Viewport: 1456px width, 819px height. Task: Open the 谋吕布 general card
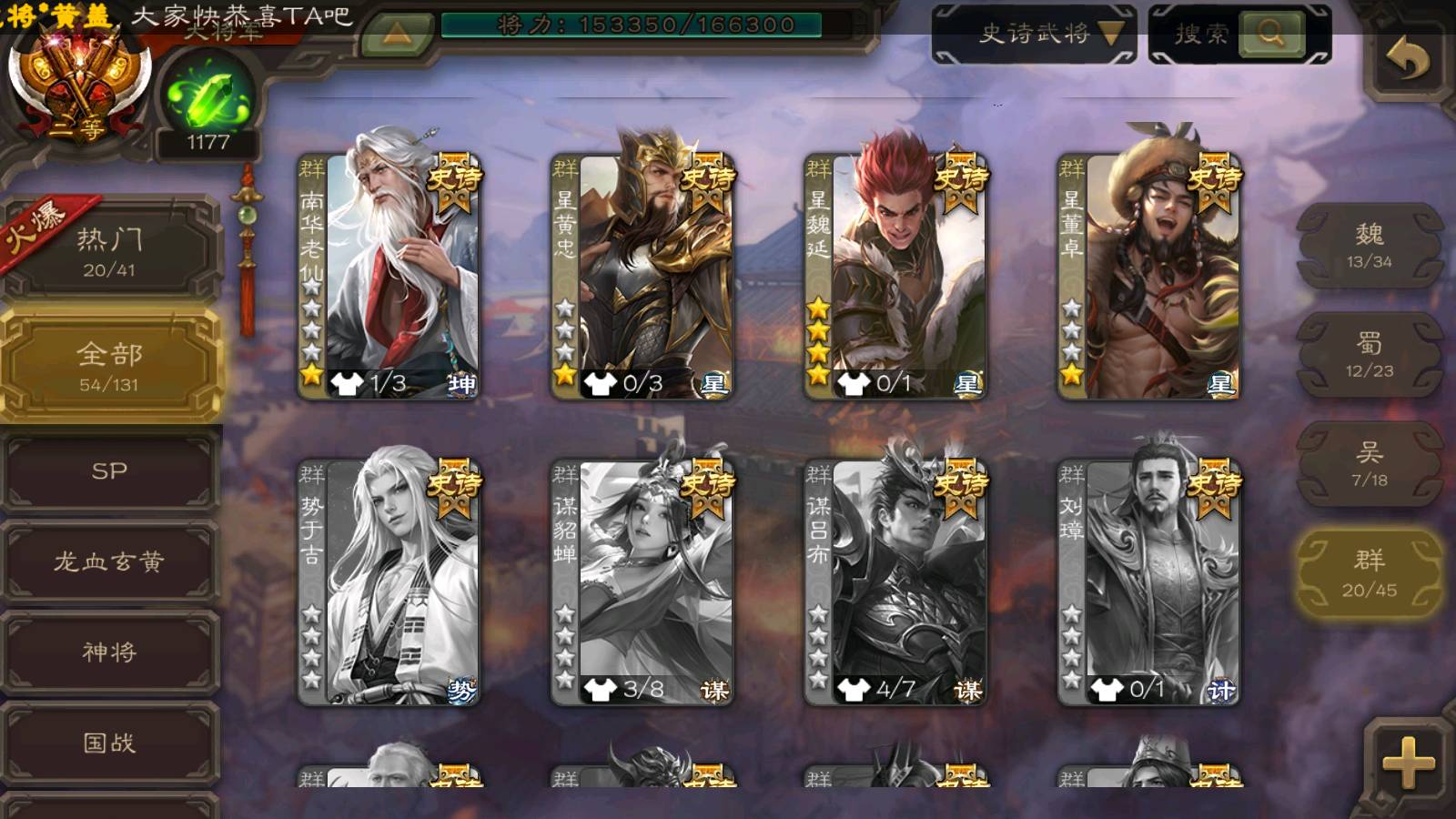(895, 581)
